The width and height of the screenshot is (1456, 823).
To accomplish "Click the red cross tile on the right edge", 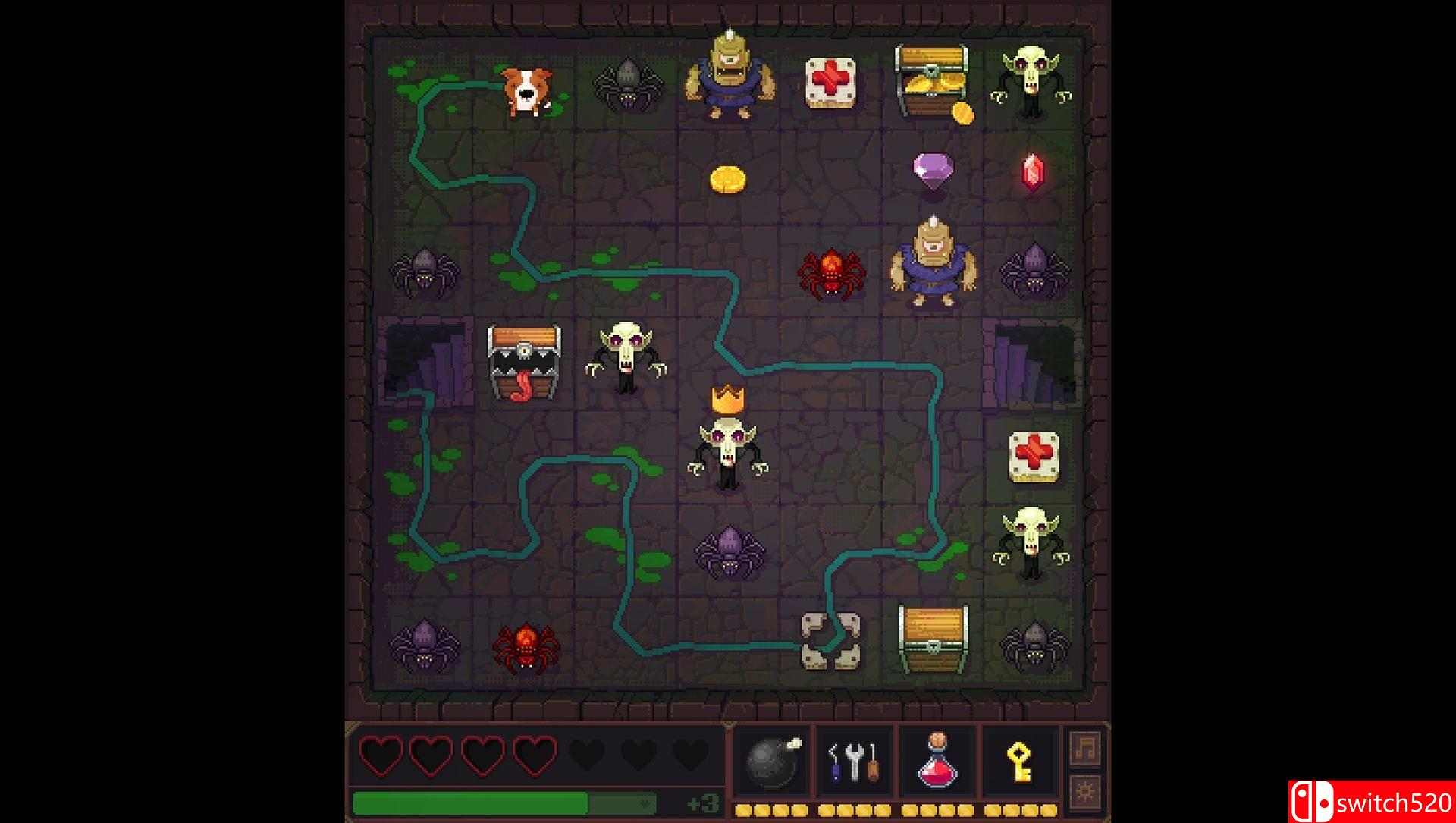I will tap(1033, 457).
